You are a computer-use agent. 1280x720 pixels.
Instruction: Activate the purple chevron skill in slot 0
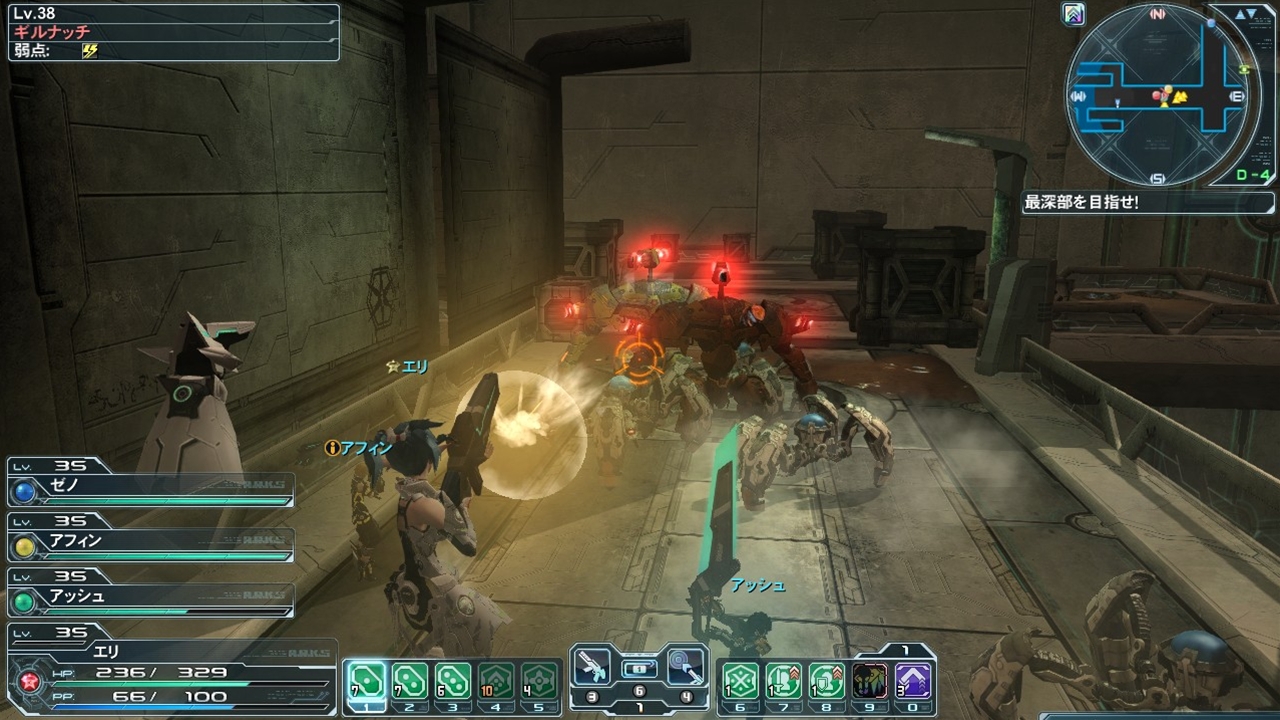click(913, 681)
